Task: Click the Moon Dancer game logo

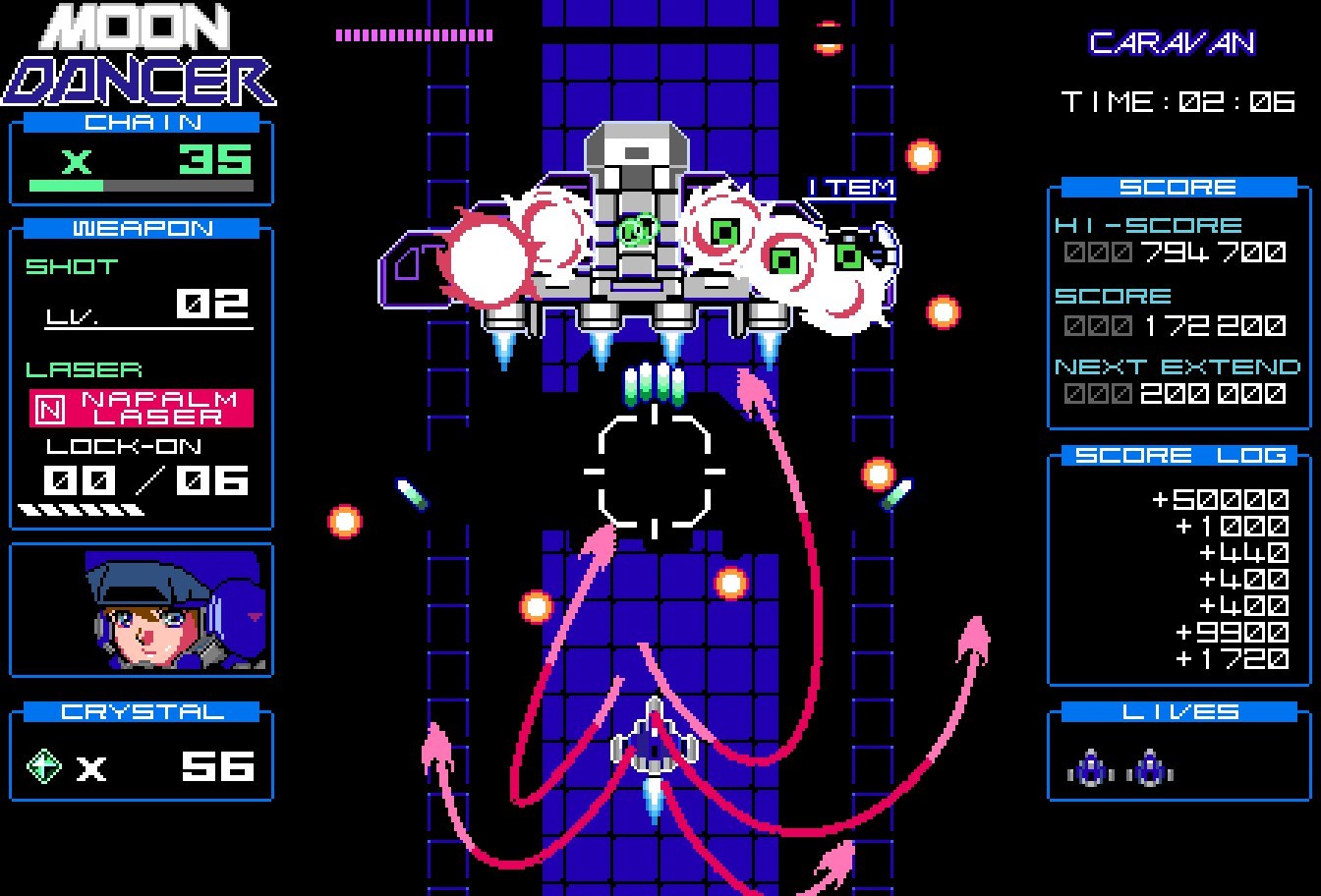Action: point(138,54)
